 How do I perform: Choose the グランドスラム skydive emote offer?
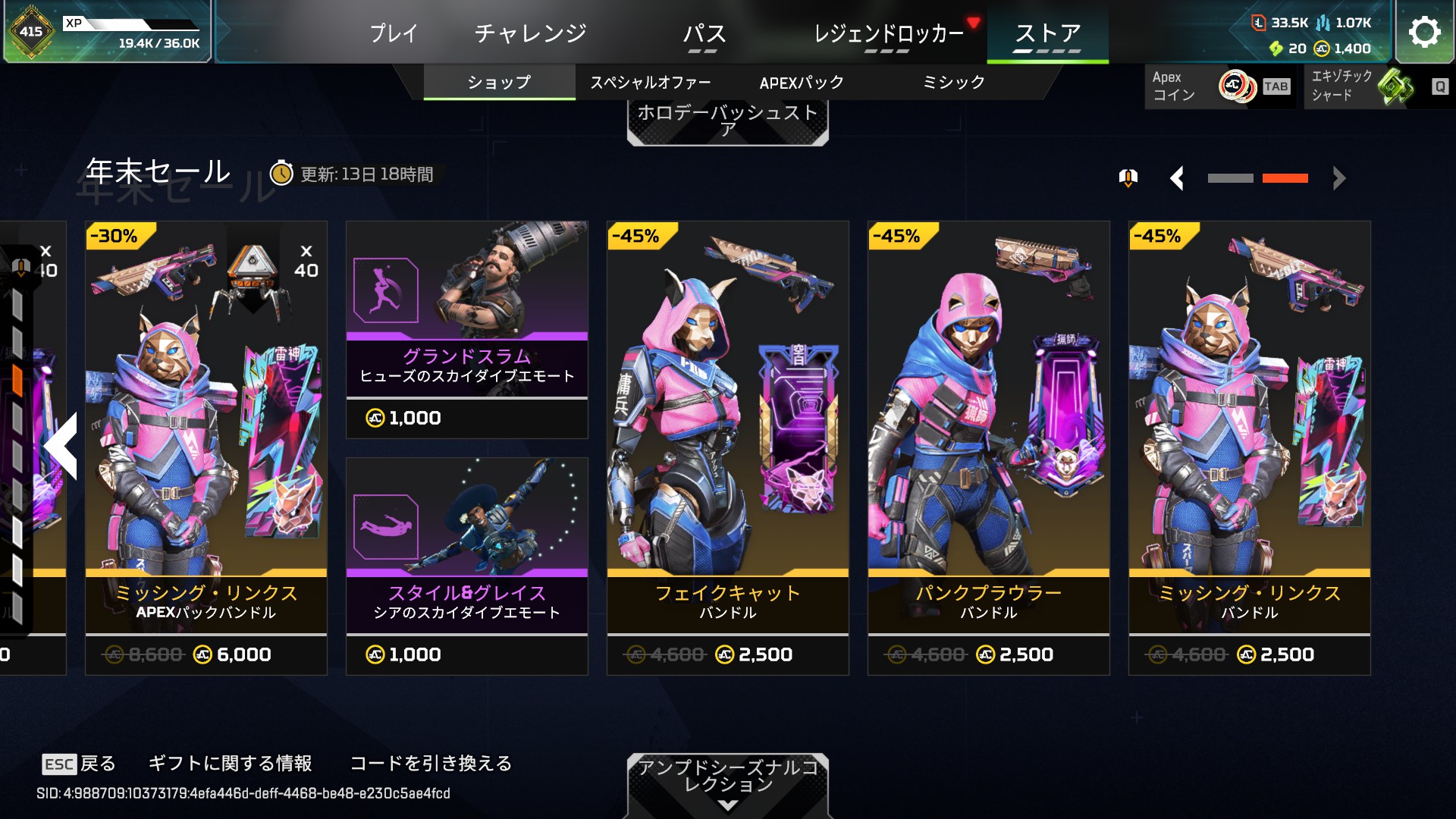coord(467,330)
